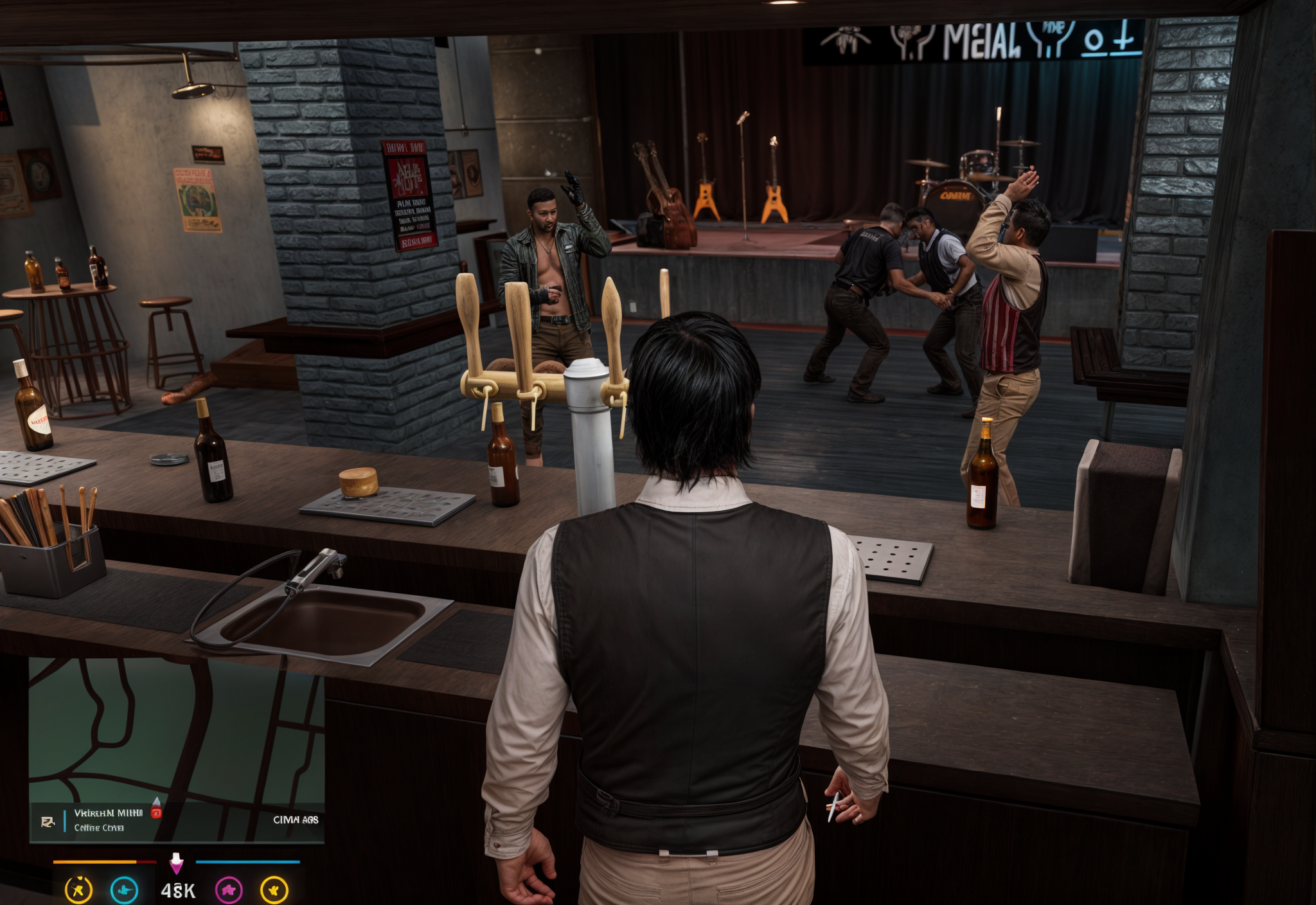
Task: Activate the yellow running-figure ability icon
Action: [78, 890]
